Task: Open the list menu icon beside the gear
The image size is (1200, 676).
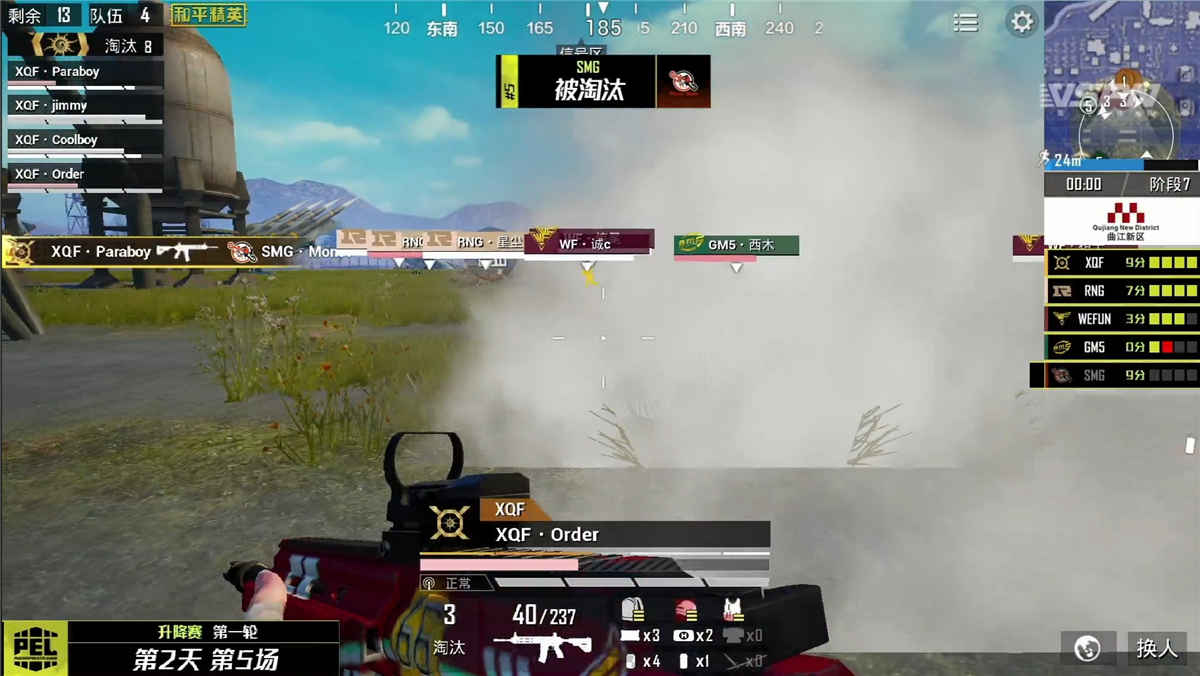Action: (x=966, y=22)
